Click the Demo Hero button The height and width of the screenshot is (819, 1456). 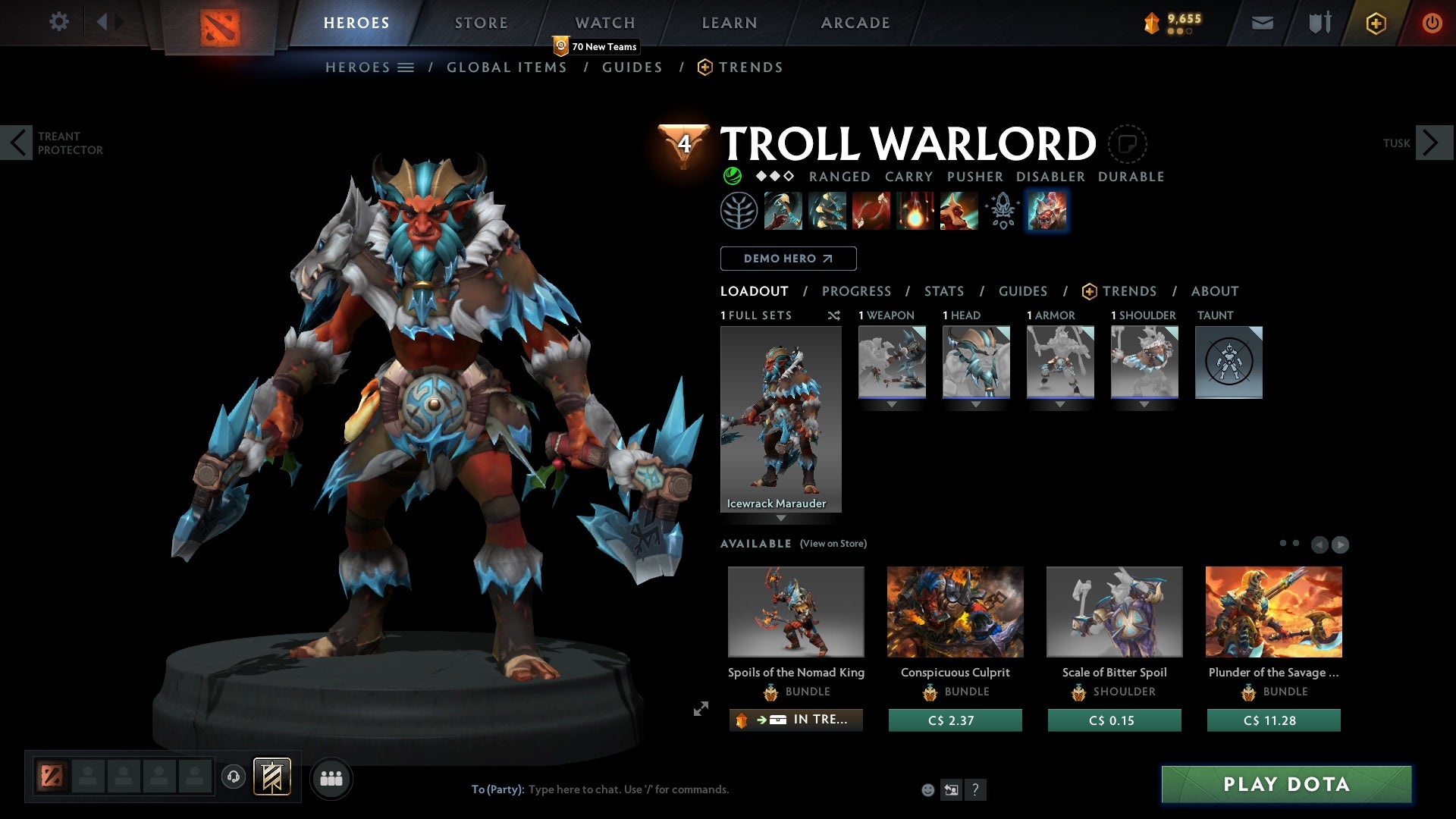click(788, 259)
